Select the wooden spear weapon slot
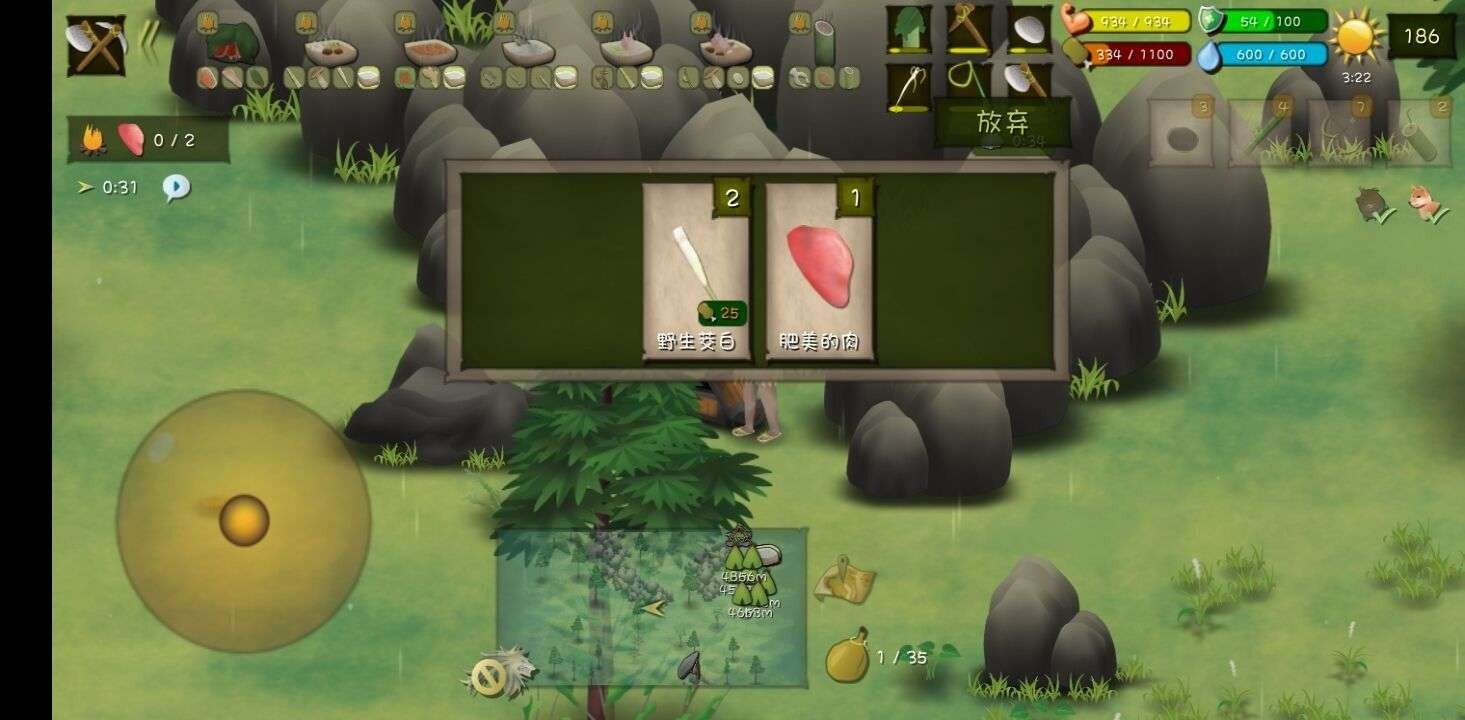 967,30
